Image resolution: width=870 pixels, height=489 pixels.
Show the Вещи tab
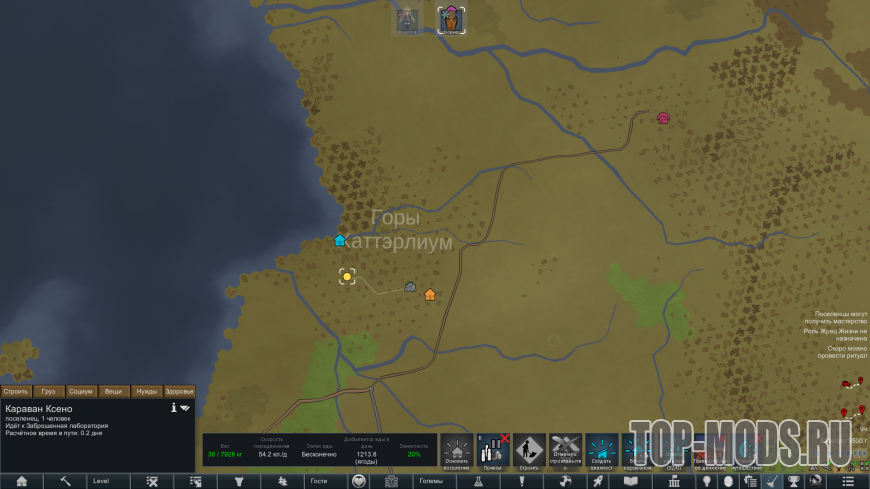pos(114,391)
